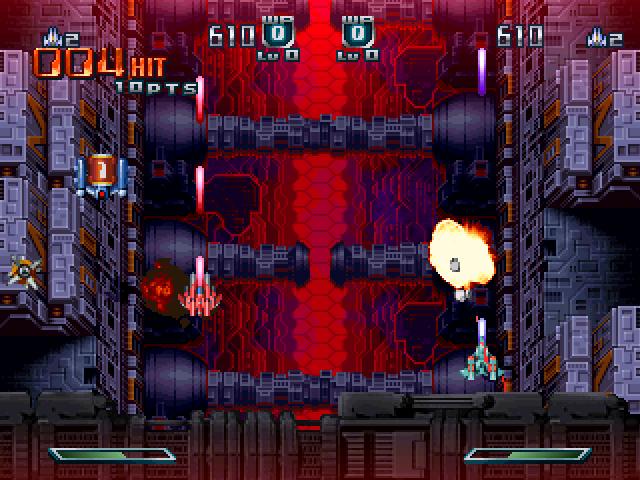Select player one's remaining ships icon
640x480 pixels.
click(x=50, y=37)
